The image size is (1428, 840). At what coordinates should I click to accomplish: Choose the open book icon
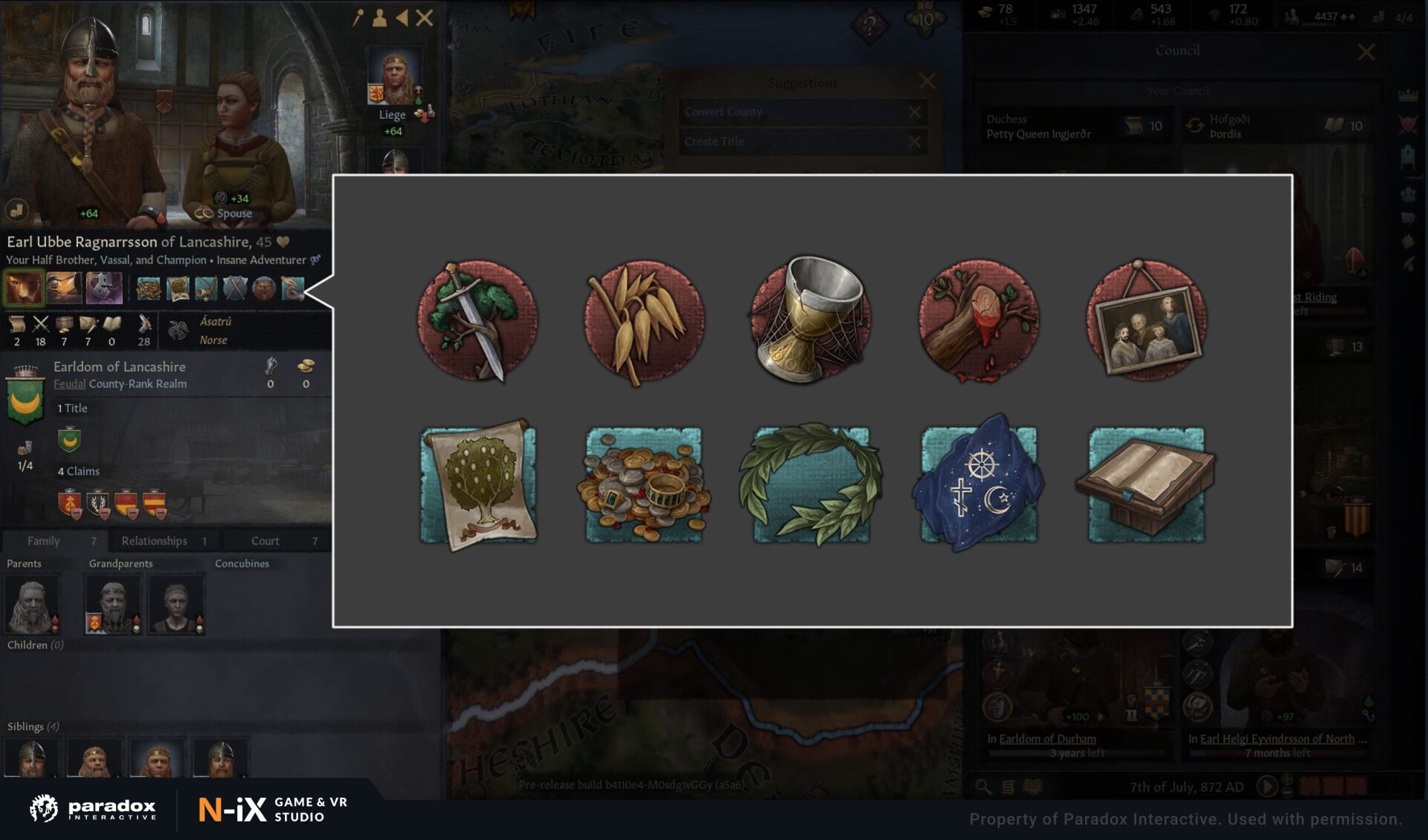click(1146, 485)
